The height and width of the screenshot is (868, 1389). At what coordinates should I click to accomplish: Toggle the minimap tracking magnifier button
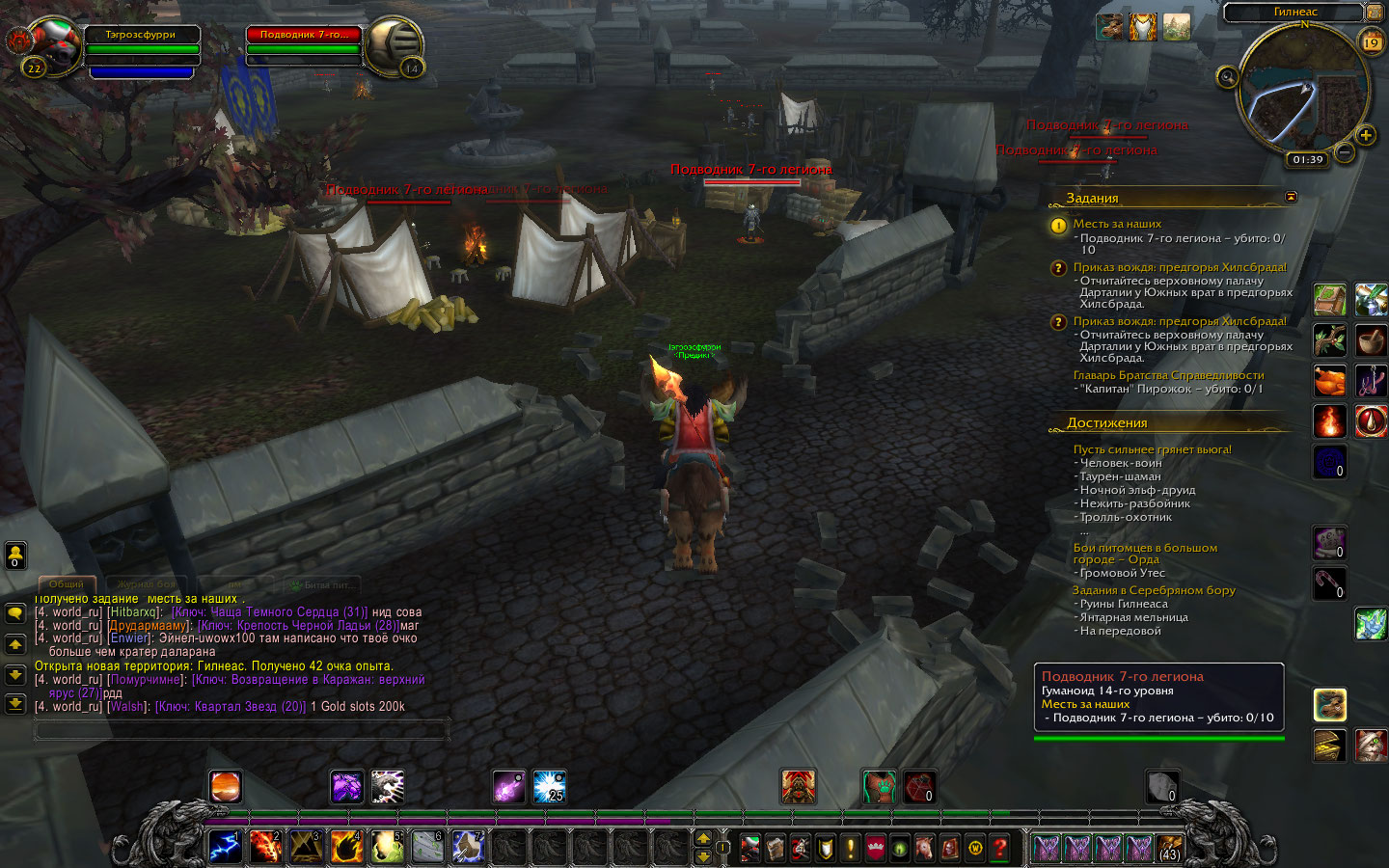pyautogui.click(x=1227, y=77)
